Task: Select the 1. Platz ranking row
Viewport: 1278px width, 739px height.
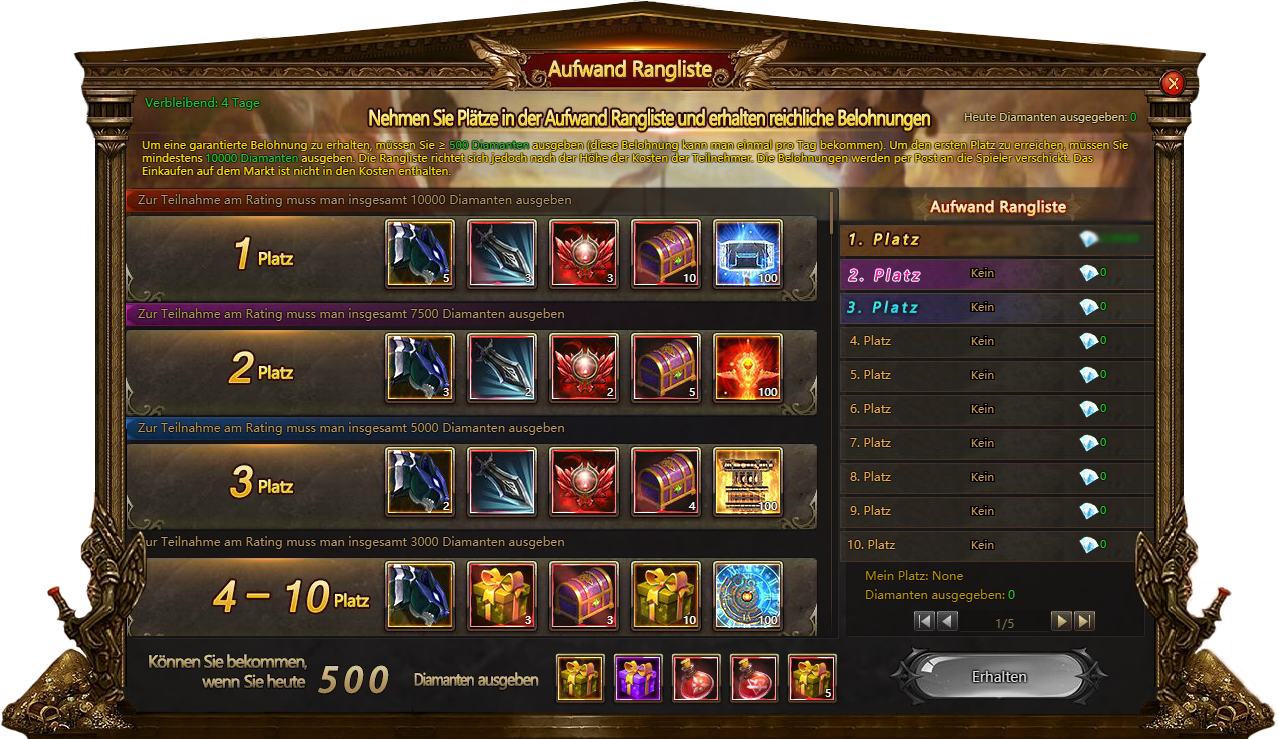Action: (997, 240)
